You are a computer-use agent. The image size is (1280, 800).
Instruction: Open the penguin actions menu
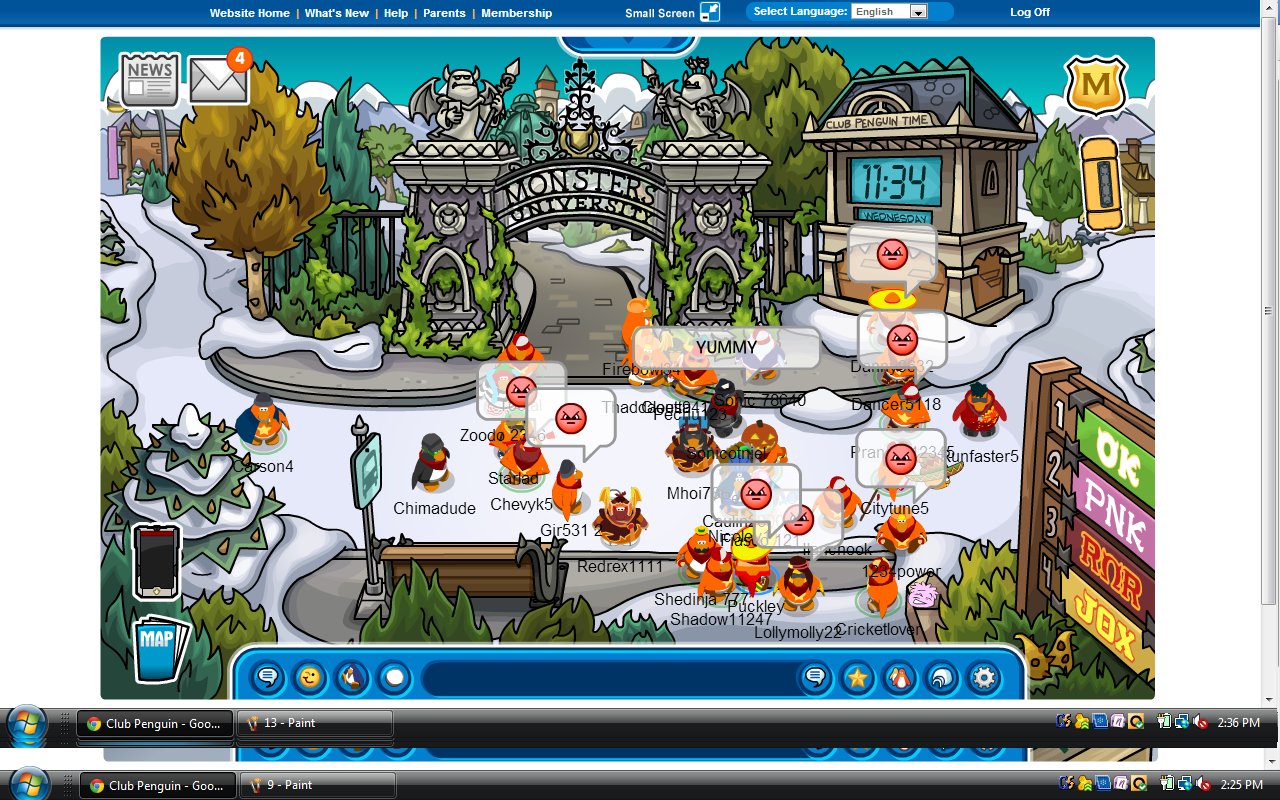point(352,678)
